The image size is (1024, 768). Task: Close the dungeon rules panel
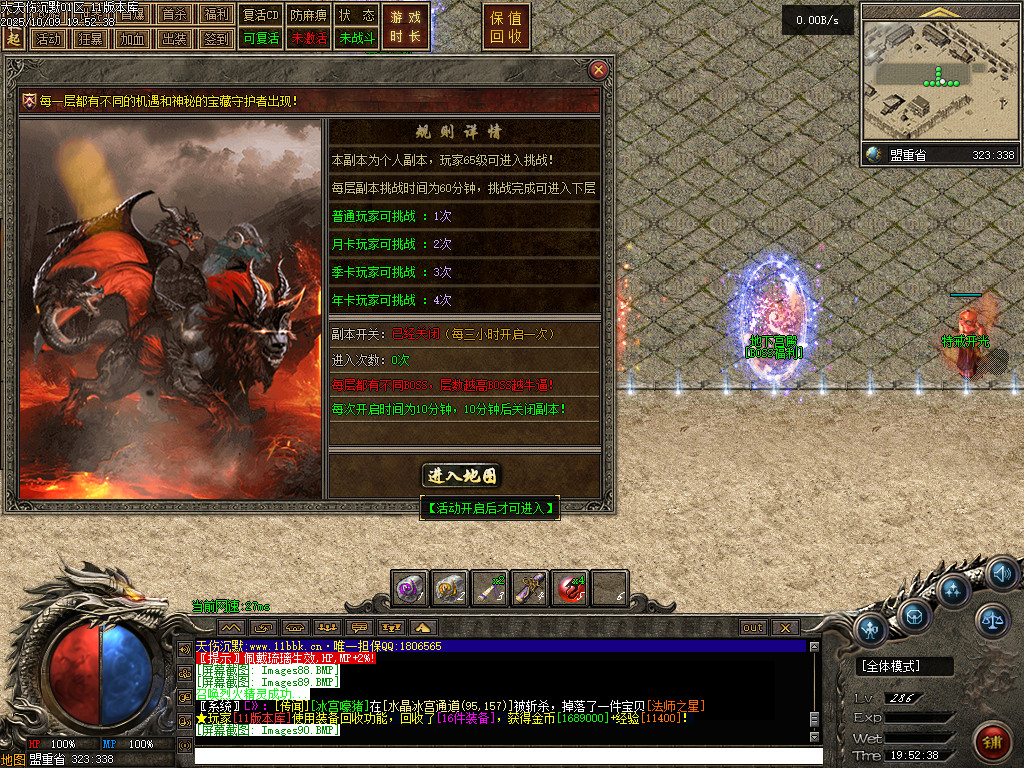598,70
